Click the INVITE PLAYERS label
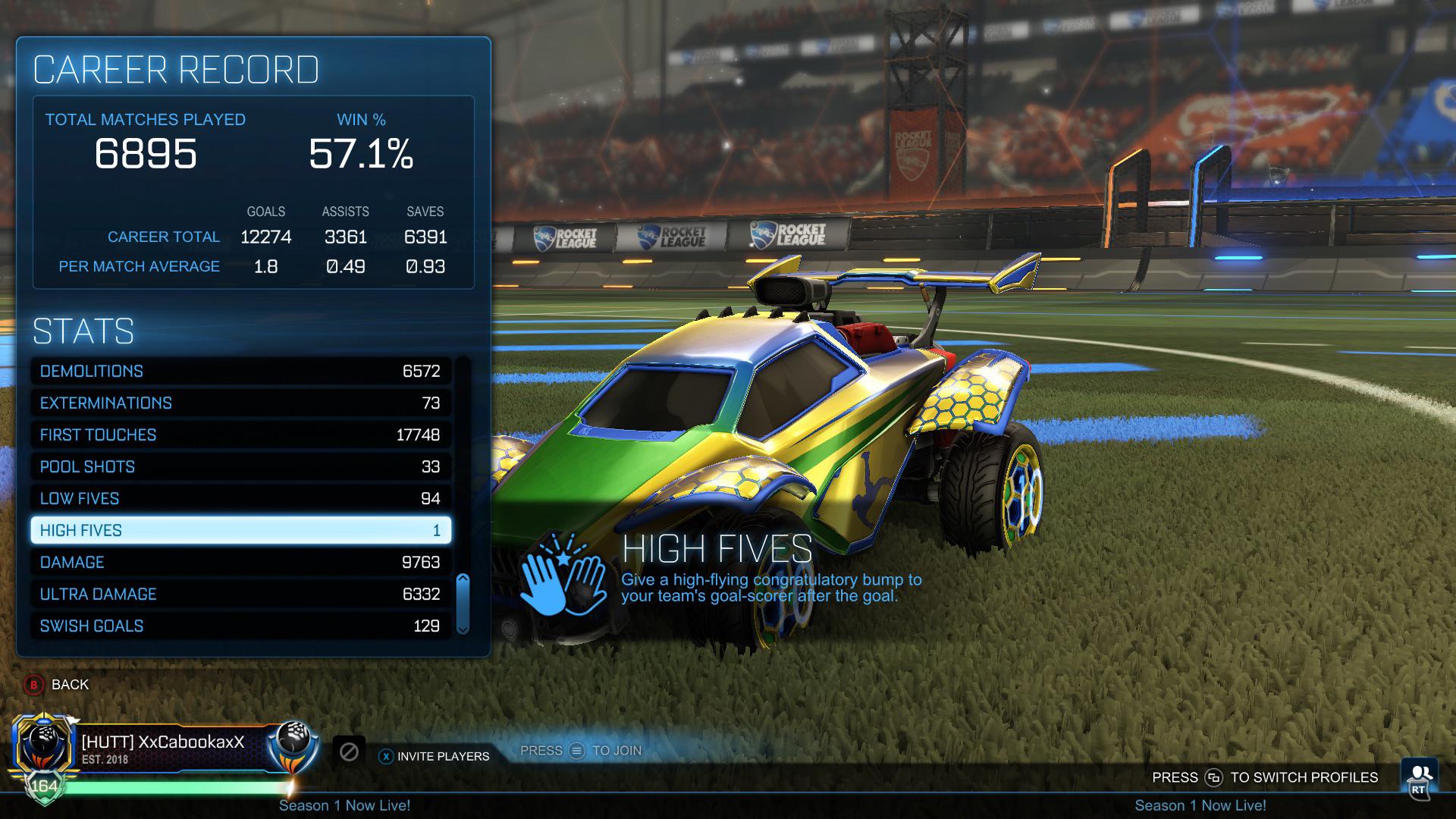The image size is (1456, 819). point(443,756)
